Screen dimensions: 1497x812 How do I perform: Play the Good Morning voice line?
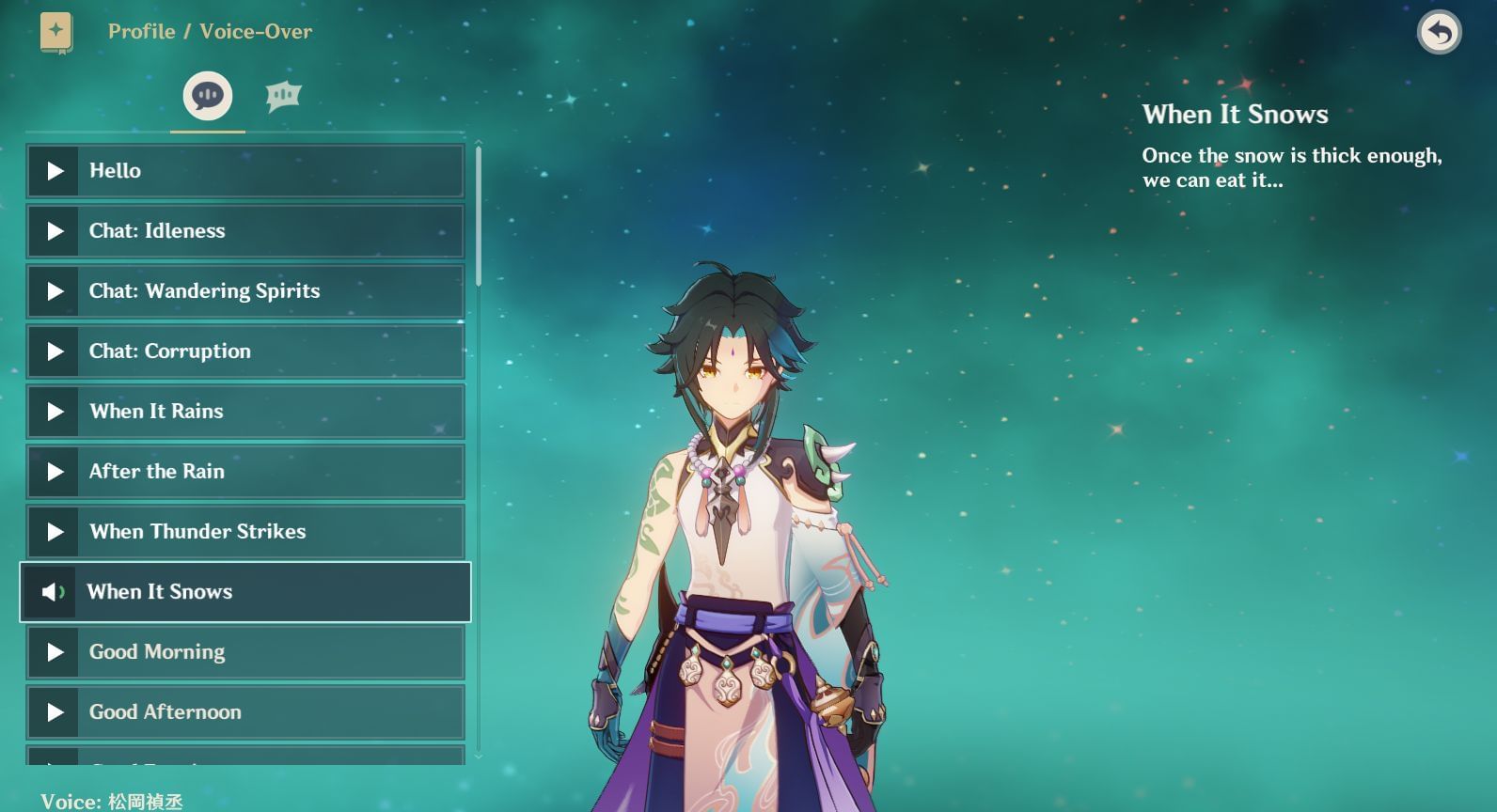pyautogui.click(x=54, y=652)
